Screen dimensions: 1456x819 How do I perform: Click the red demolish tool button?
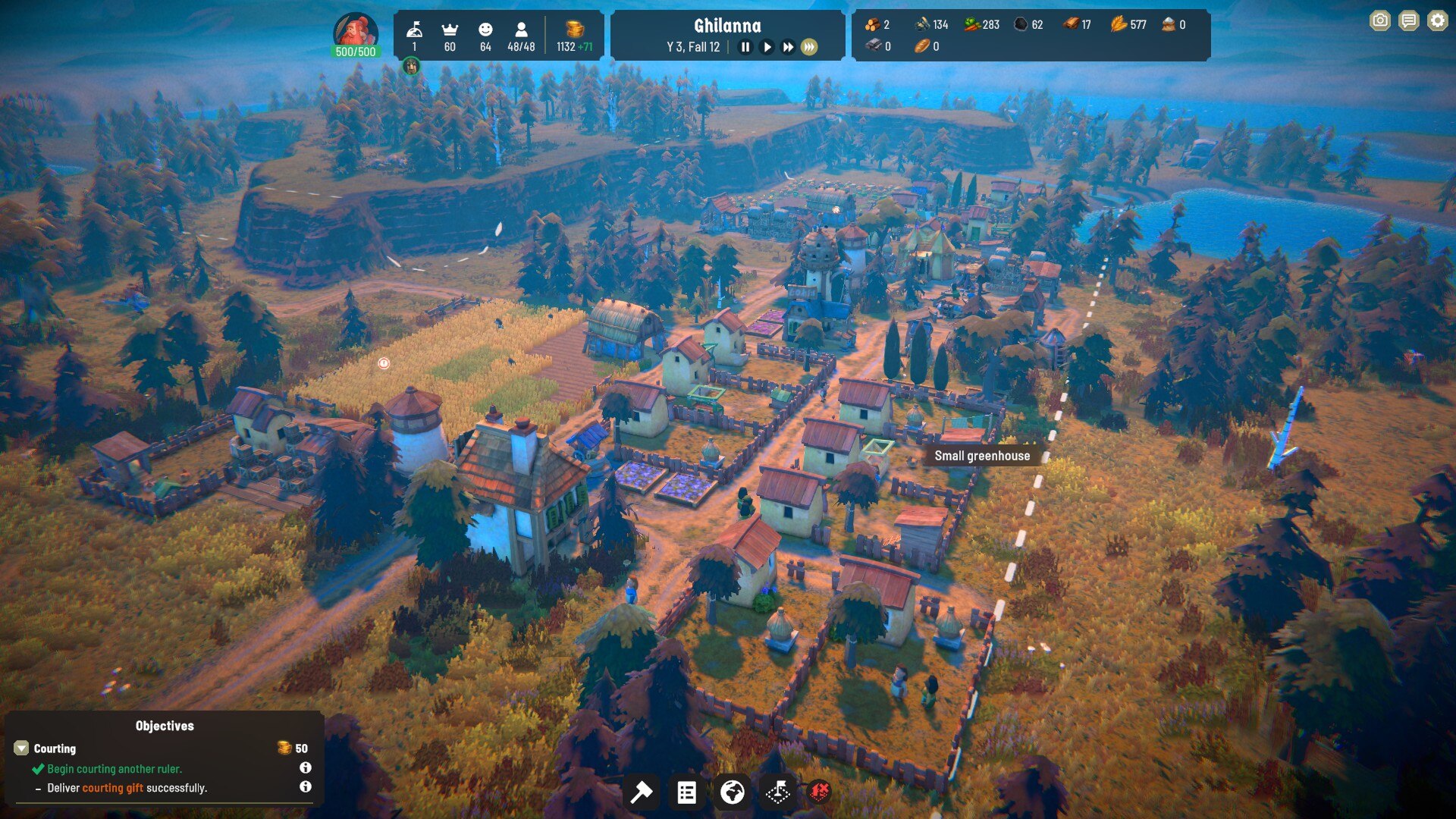(819, 792)
